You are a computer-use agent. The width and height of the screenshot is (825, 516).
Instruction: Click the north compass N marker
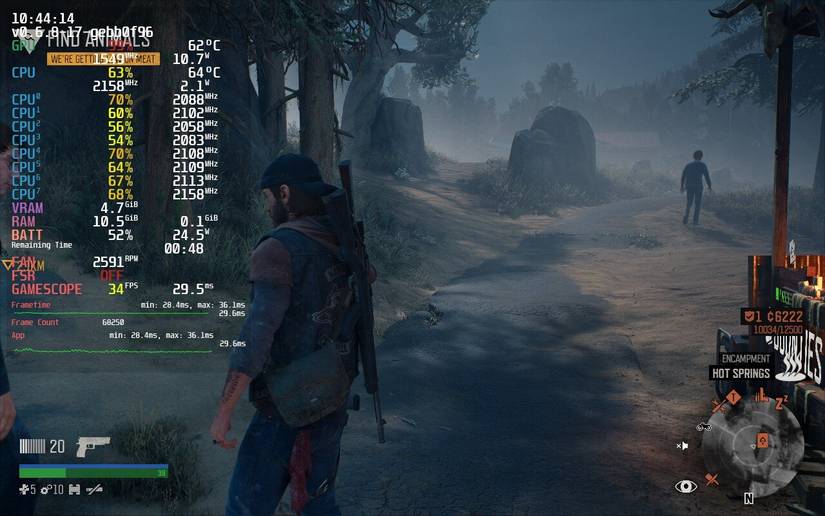tap(749, 497)
